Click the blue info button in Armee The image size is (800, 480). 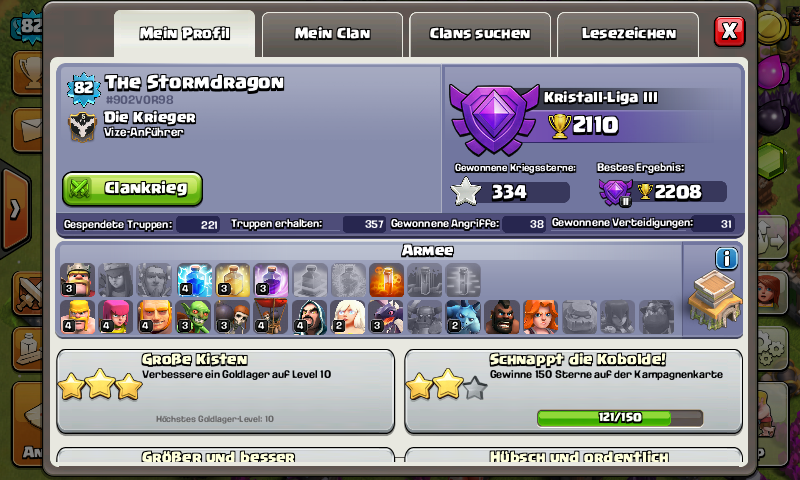727,259
